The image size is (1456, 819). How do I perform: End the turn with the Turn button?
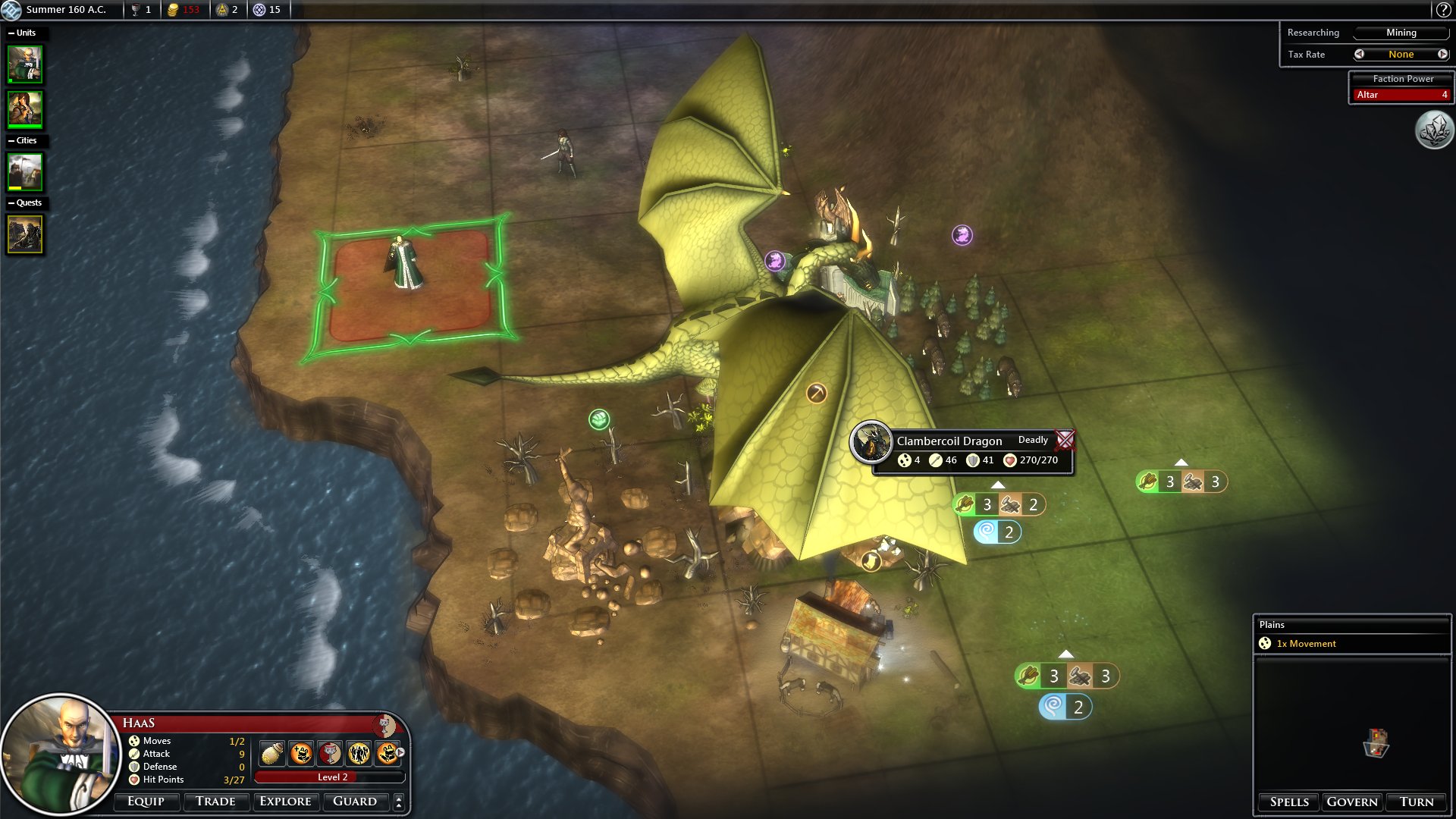point(1417,802)
